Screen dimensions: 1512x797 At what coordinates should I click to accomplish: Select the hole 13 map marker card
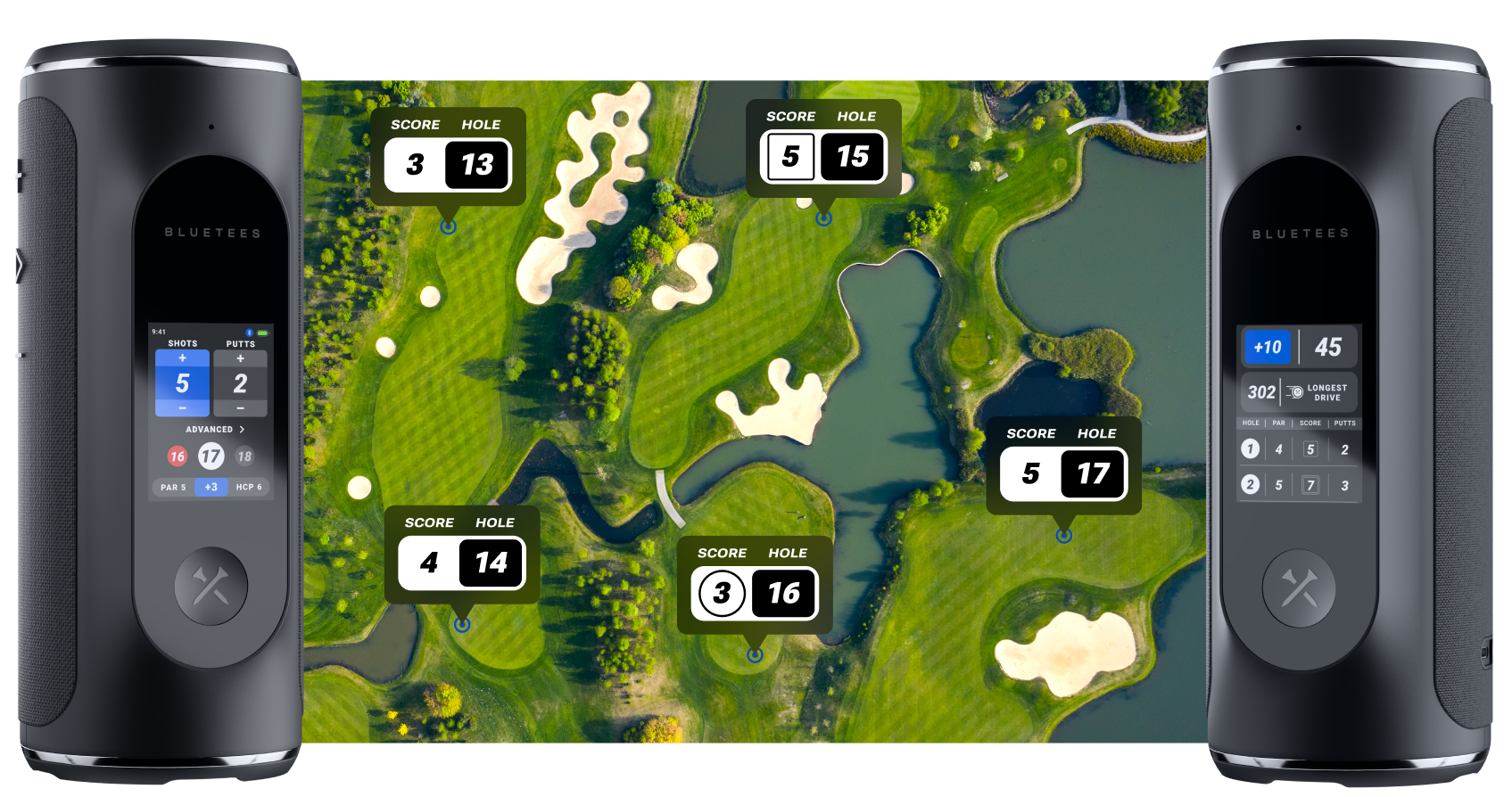point(448,157)
